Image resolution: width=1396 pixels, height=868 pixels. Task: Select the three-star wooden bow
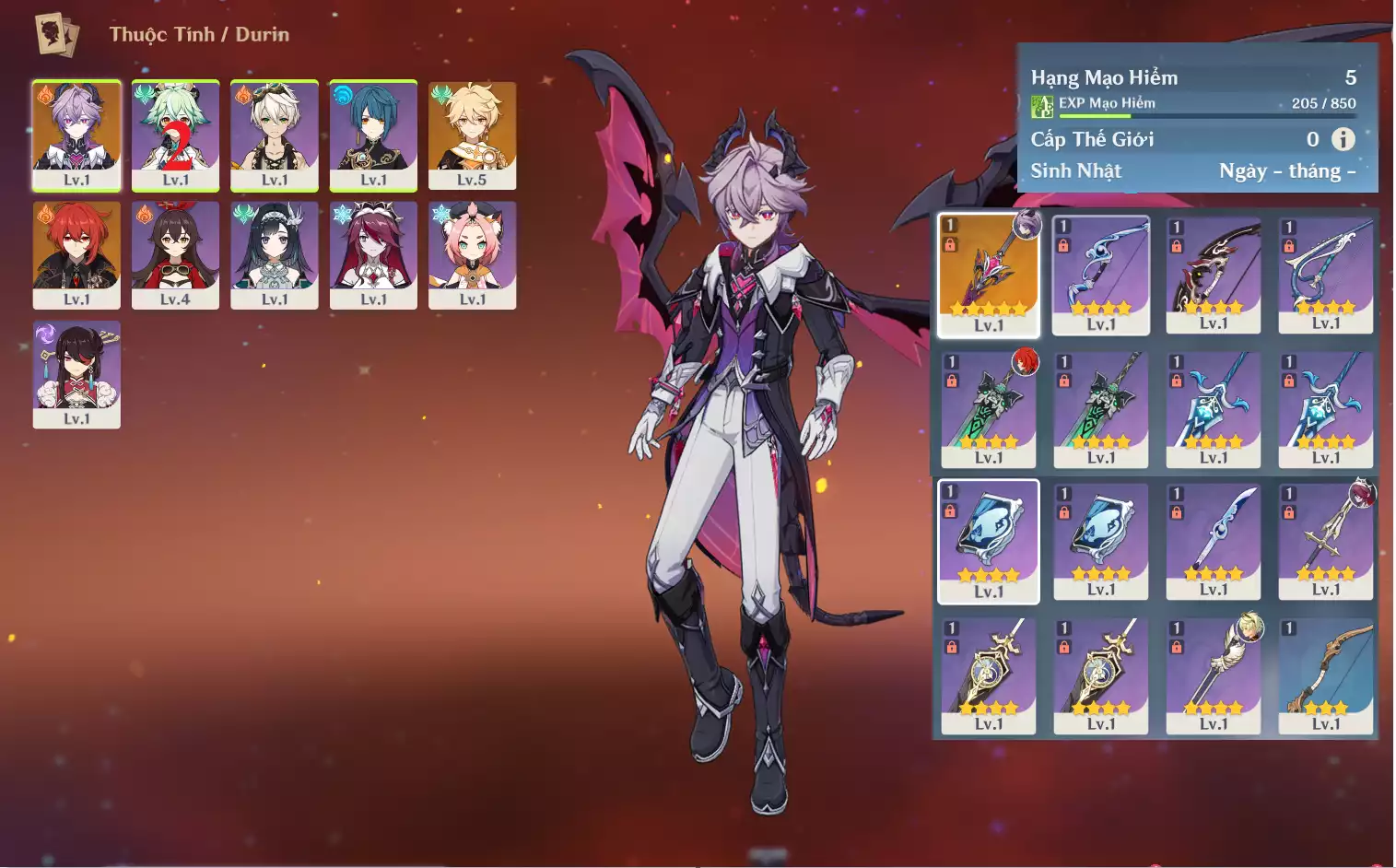[1326, 674]
